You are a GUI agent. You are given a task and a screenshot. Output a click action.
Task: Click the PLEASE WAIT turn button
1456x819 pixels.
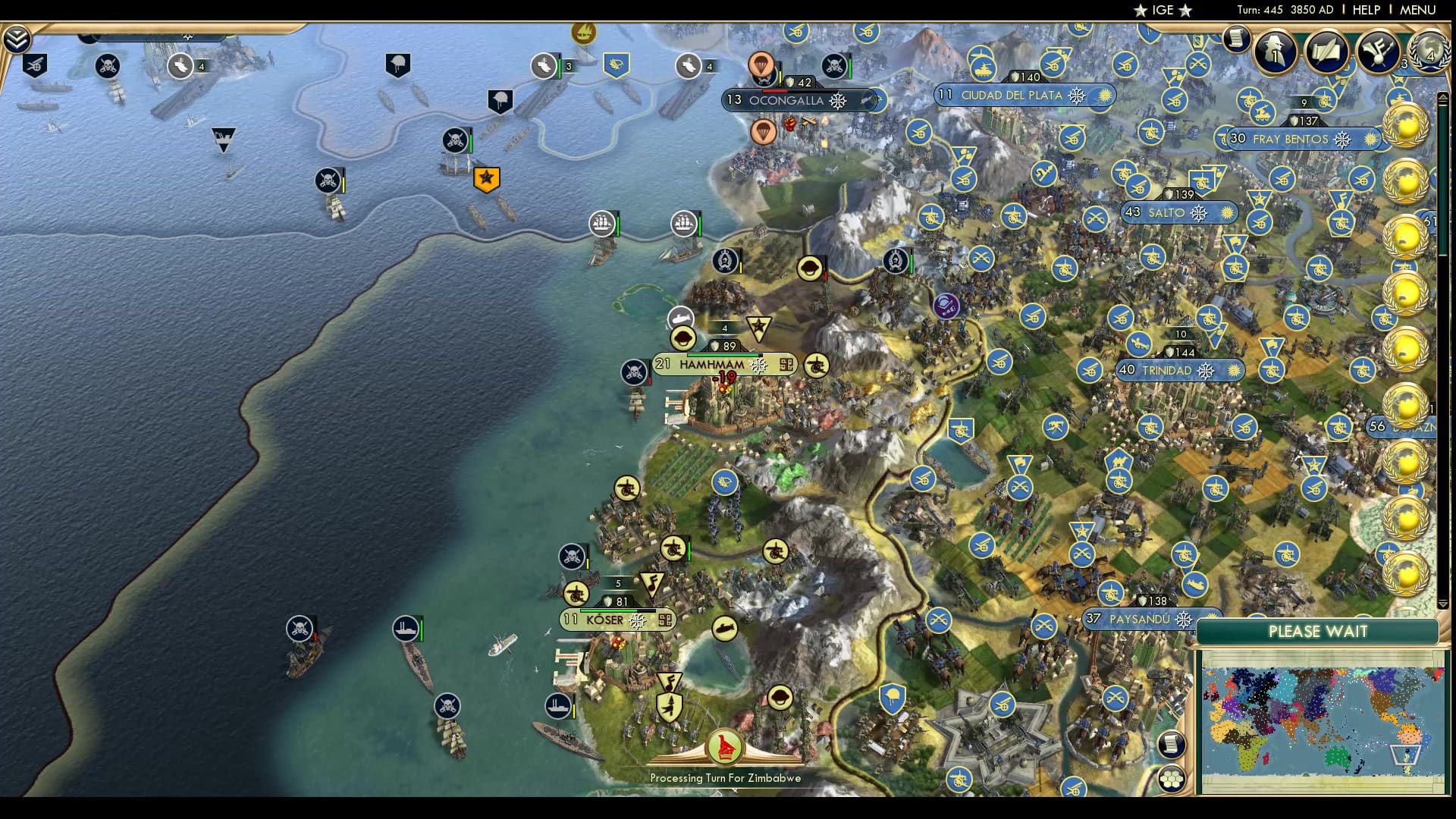click(1318, 632)
